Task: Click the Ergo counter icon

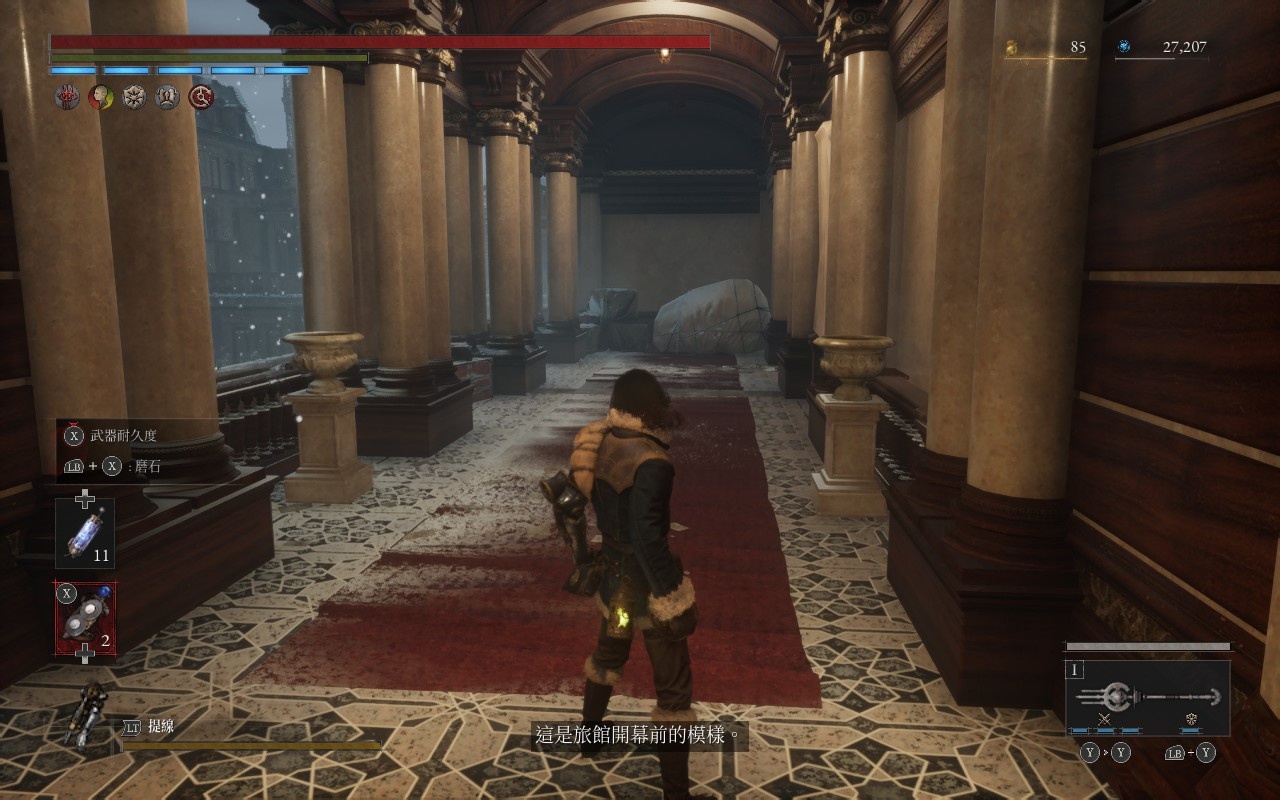Action: pos(1124,47)
